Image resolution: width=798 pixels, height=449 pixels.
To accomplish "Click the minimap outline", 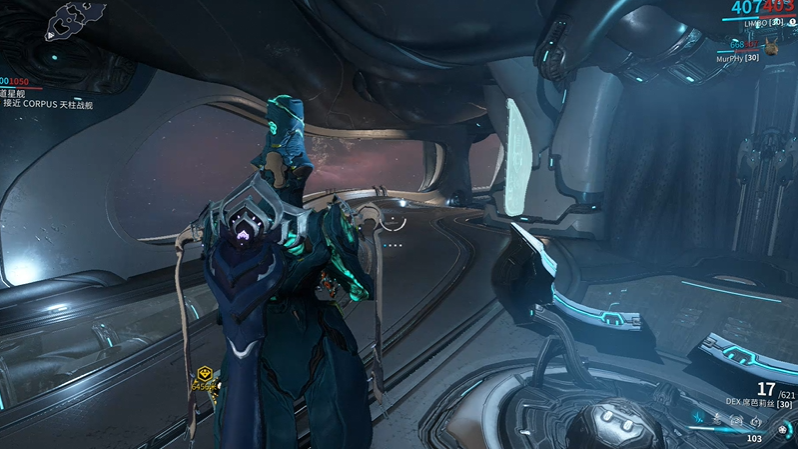I will click(x=74, y=19).
